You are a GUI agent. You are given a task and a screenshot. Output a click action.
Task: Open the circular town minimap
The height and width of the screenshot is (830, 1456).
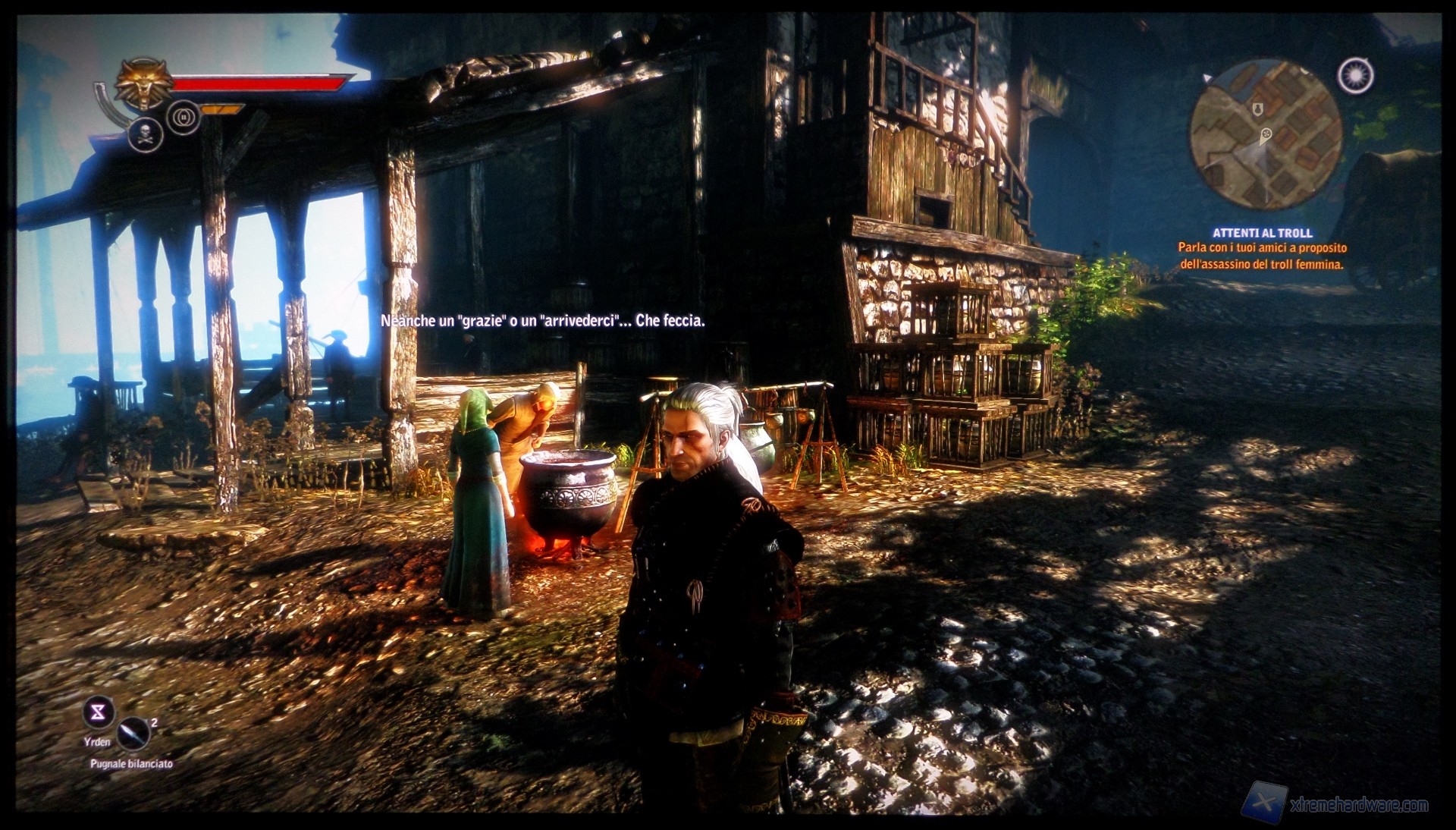(x=1265, y=138)
